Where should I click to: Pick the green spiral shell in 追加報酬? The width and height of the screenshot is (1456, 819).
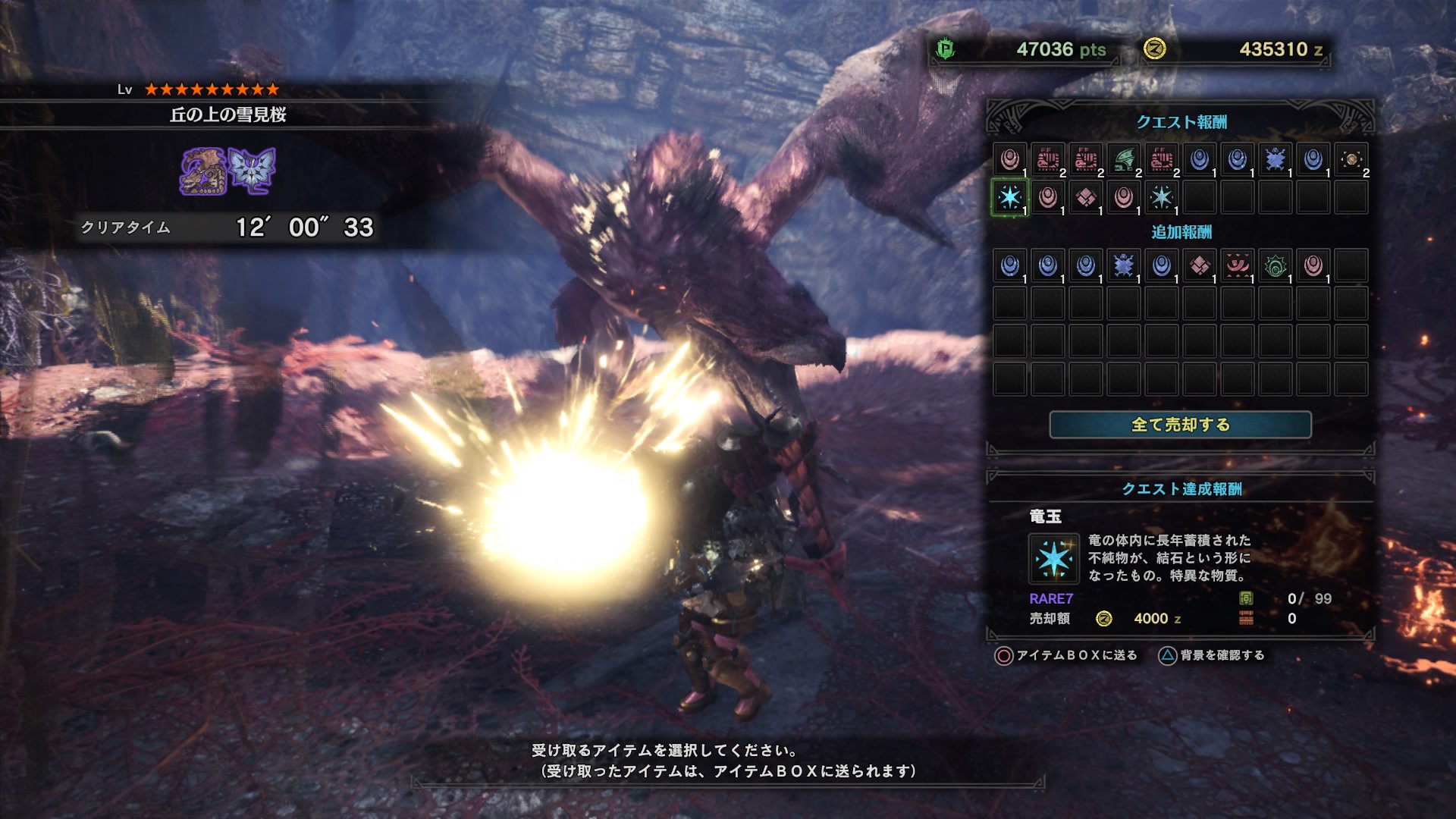pyautogui.click(x=1275, y=266)
